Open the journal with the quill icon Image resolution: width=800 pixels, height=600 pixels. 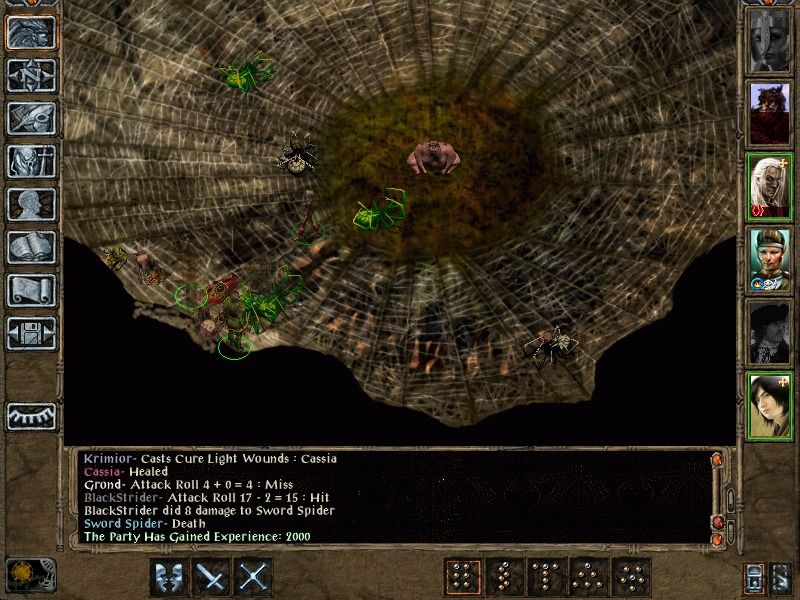[31, 119]
